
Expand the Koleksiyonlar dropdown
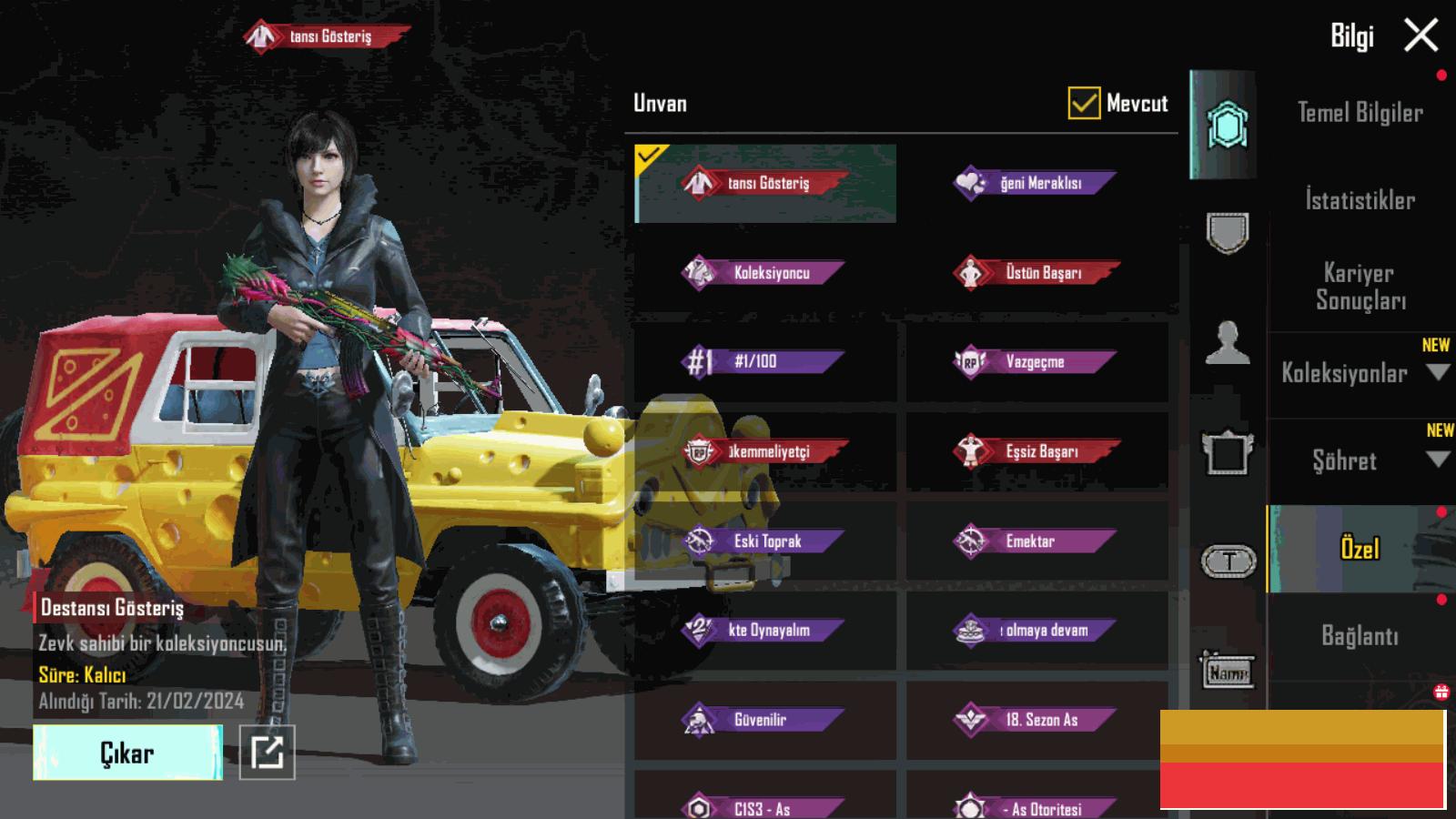(x=1438, y=372)
